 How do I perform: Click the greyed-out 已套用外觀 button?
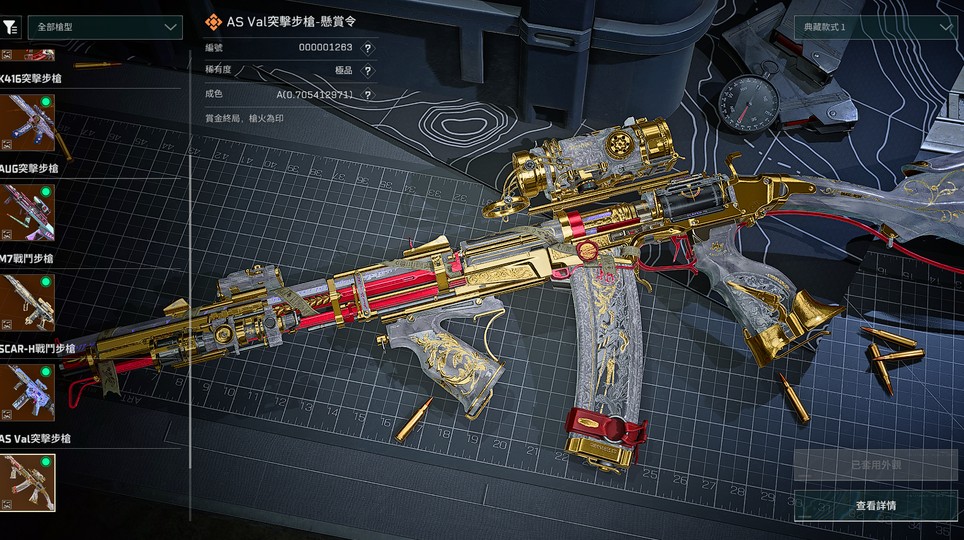874,465
